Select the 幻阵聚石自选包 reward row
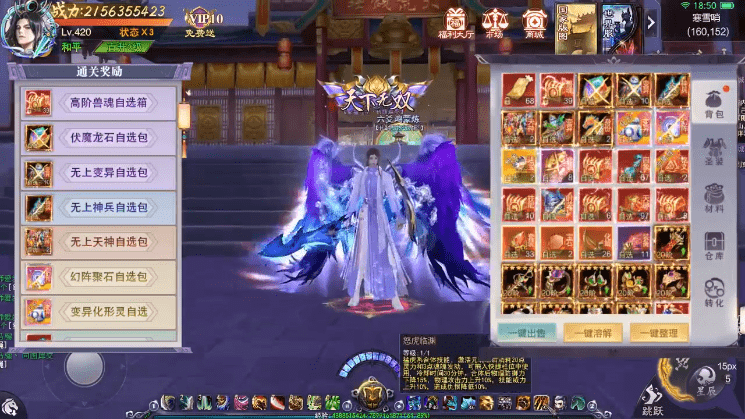Screen dimensions: 745x419 [100, 277]
